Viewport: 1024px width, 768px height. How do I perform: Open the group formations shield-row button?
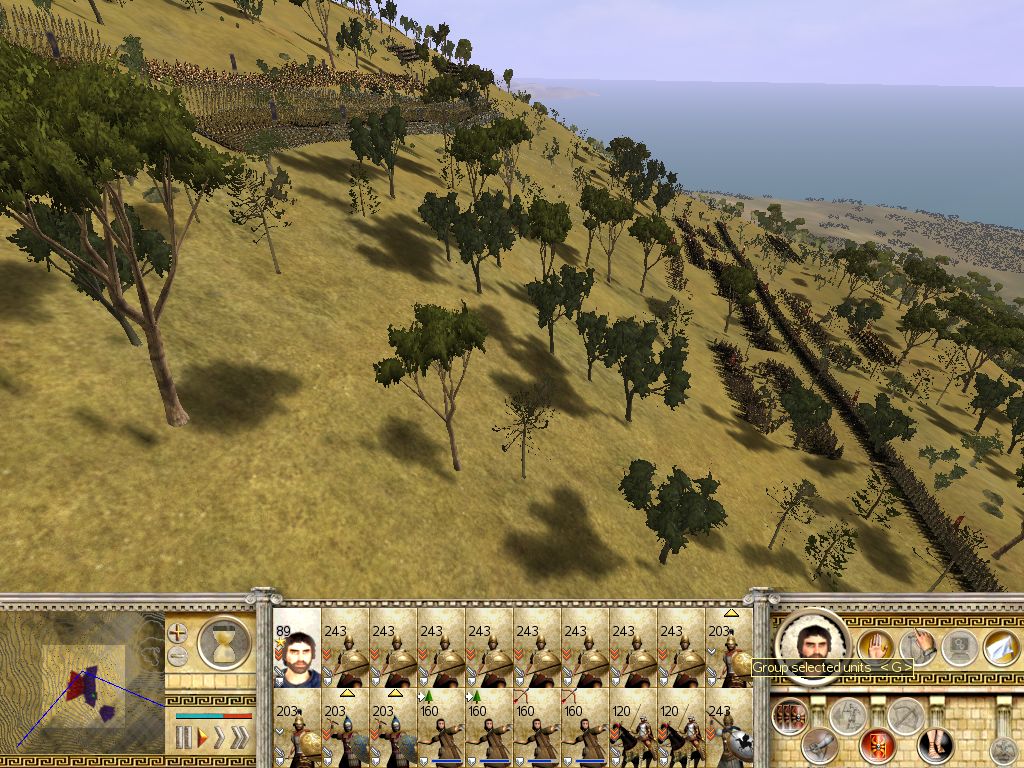(x=791, y=716)
